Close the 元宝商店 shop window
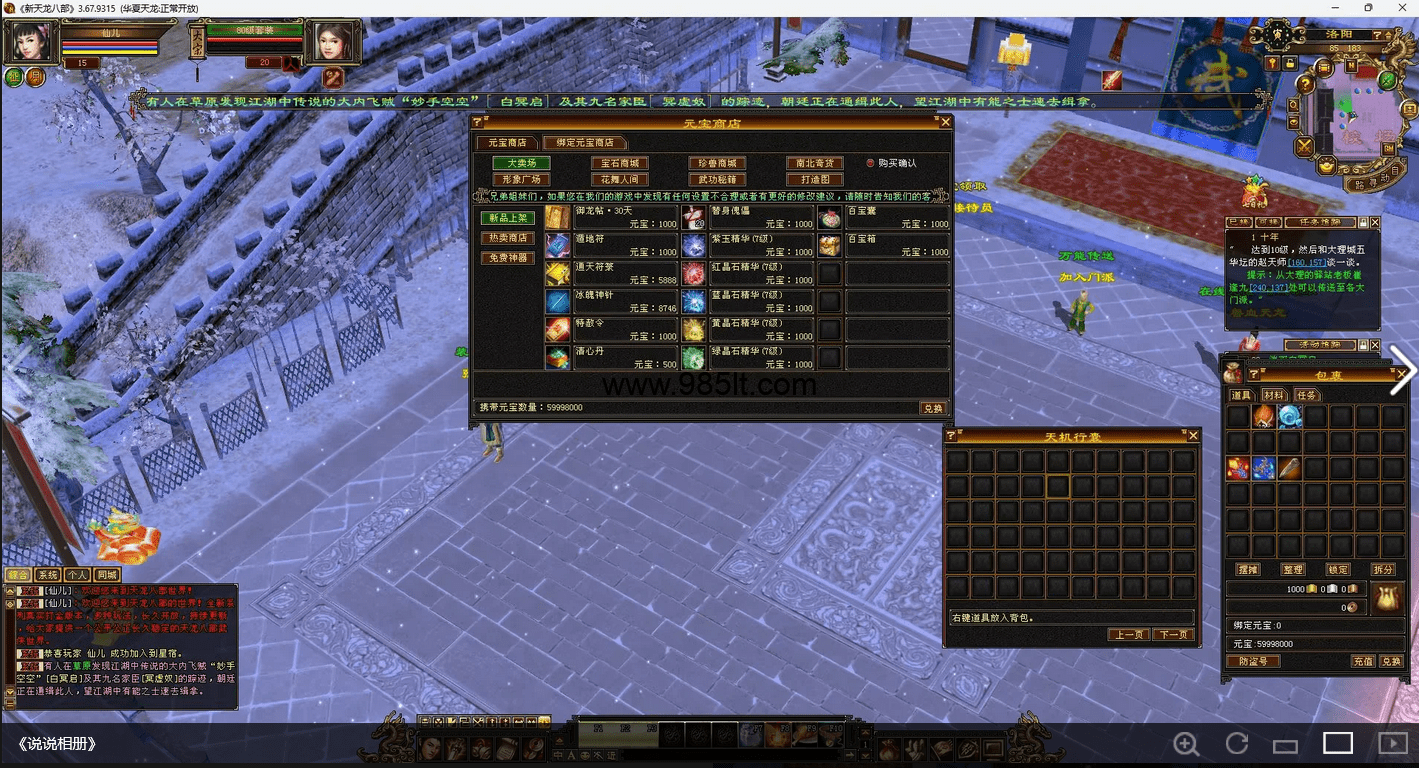This screenshot has width=1419, height=768. 945,122
